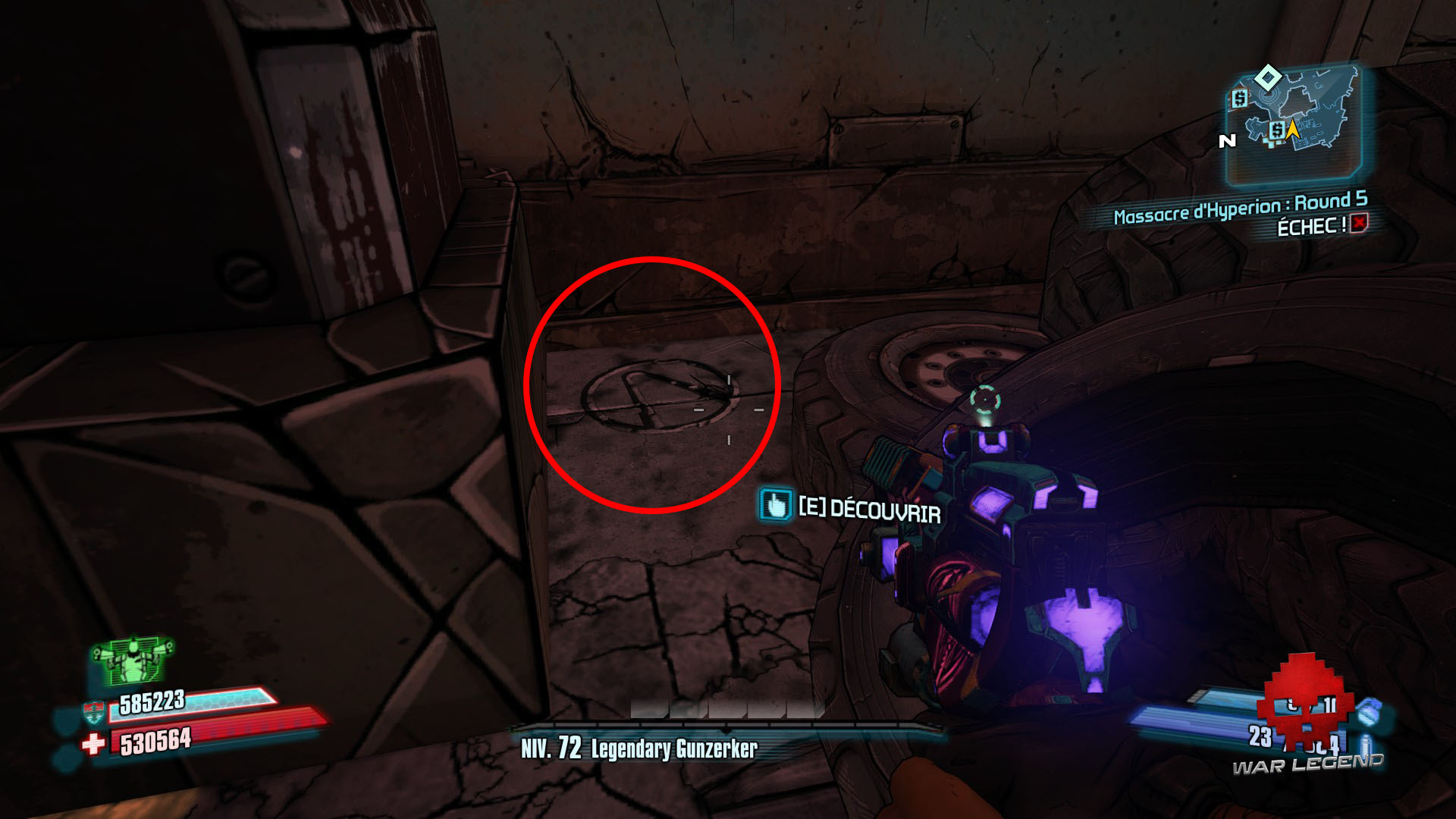1456x819 pixels.
Task: Click the ammo SDU bottle icon
Action: (1366, 744)
